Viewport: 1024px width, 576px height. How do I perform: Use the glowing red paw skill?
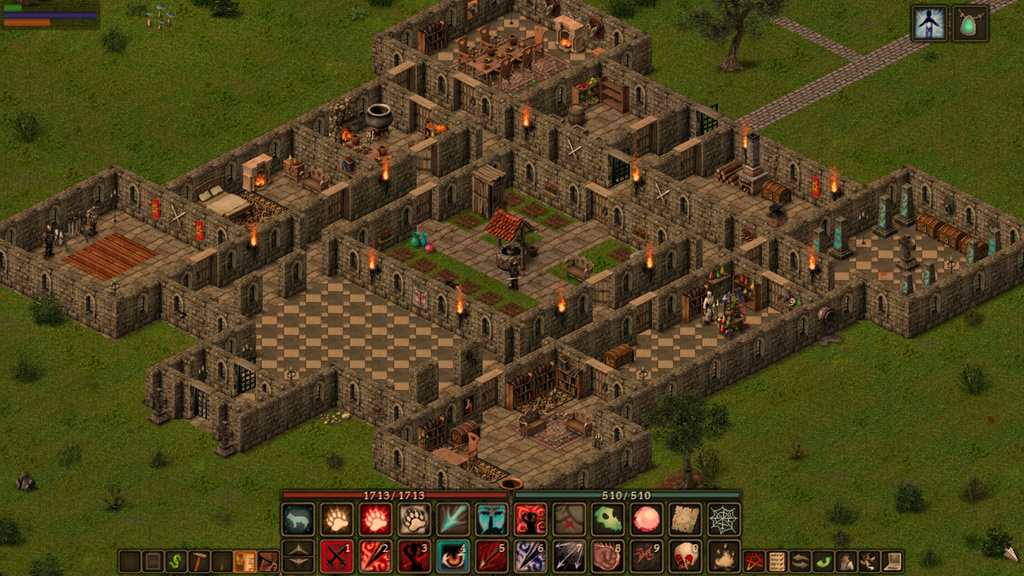(x=375, y=519)
